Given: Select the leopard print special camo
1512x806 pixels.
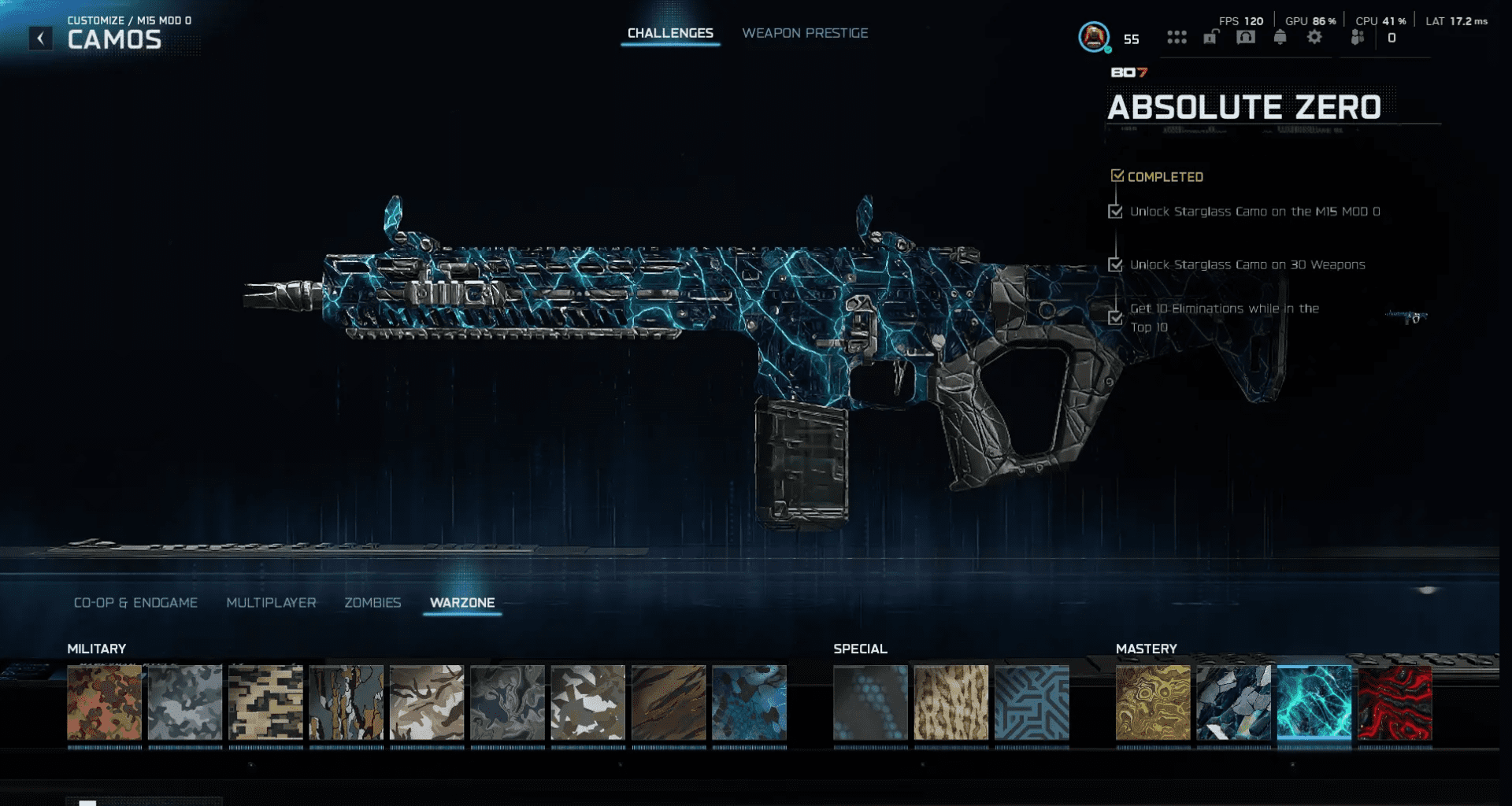Looking at the screenshot, I should 951,703.
